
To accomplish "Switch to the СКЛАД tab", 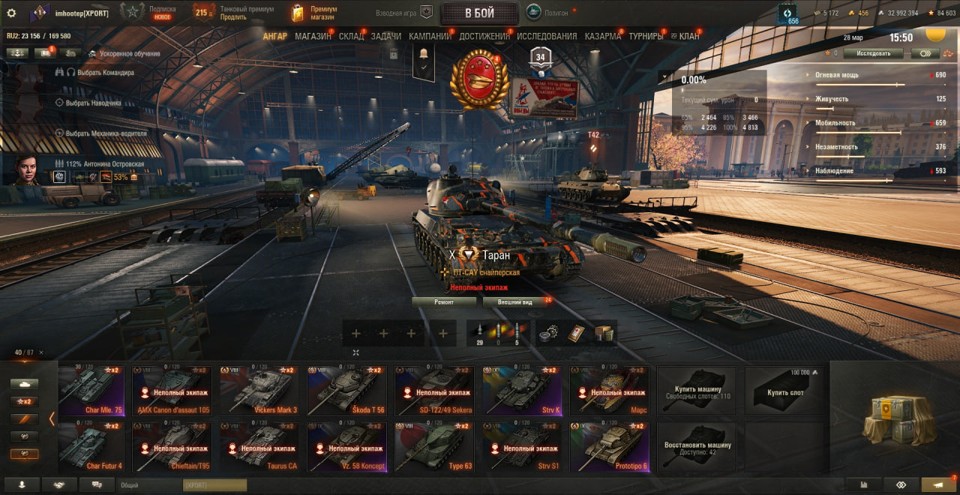I will (351, 37).
